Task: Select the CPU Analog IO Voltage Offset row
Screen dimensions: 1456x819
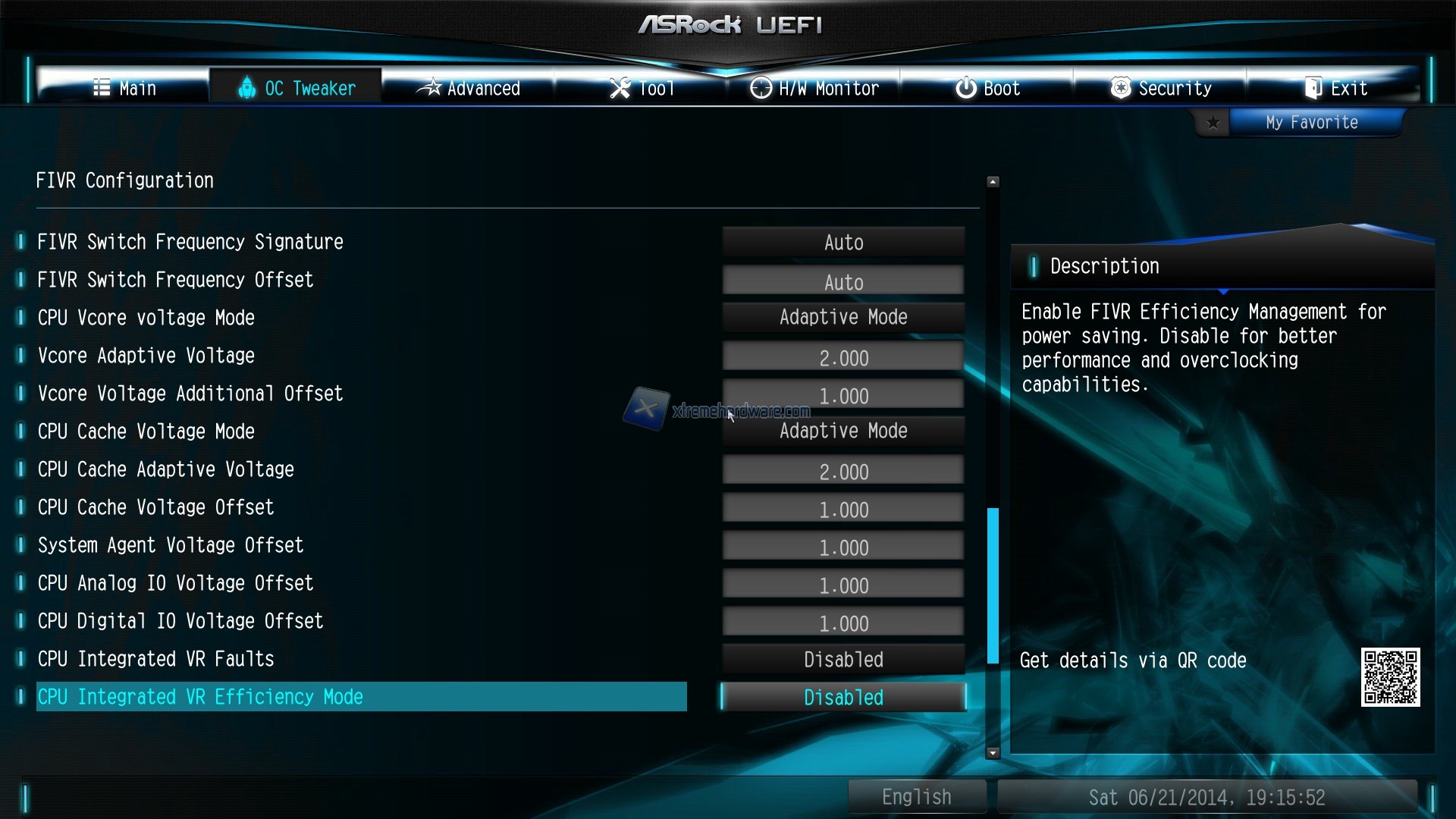Action: click(x=175, y=583)
